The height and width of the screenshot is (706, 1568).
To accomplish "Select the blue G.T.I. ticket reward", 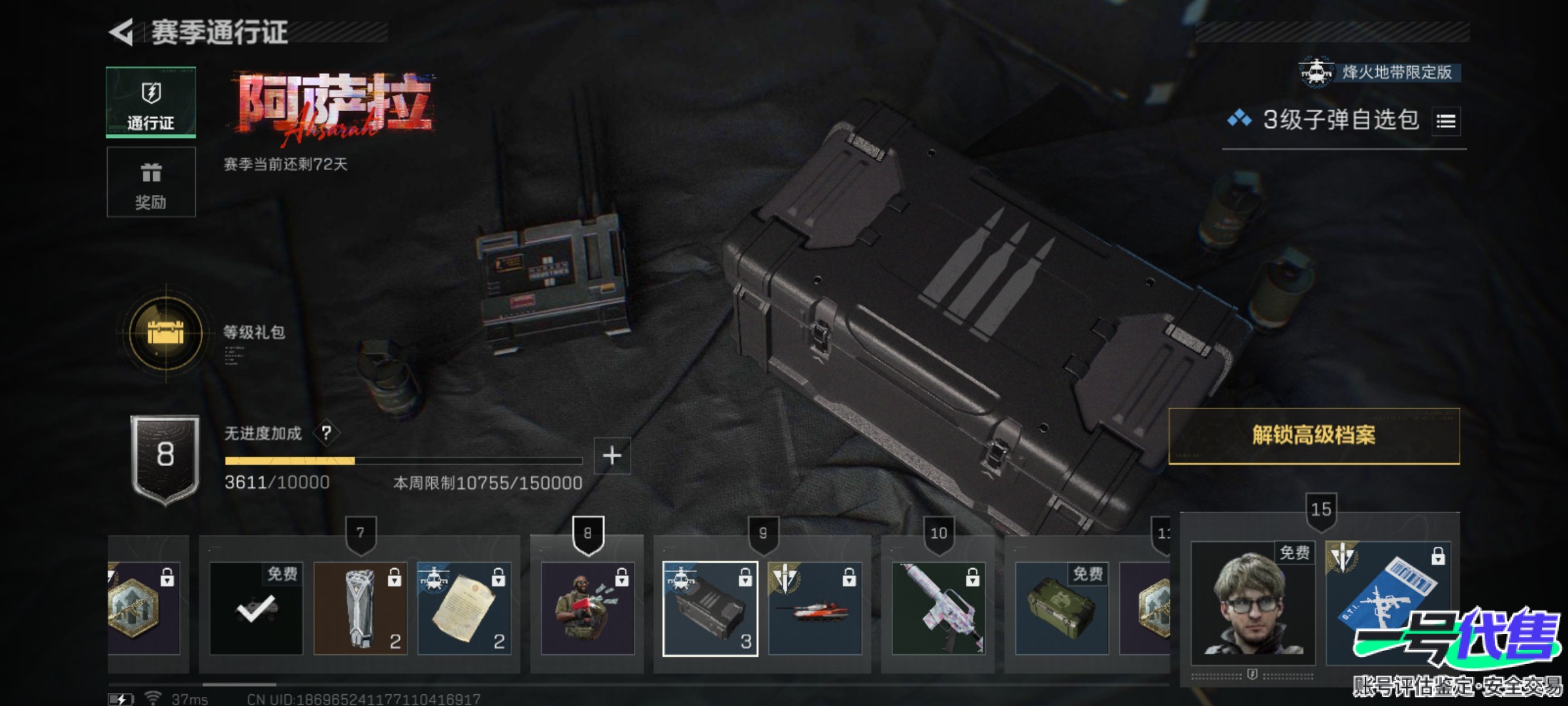I will tap(1388, 603).
